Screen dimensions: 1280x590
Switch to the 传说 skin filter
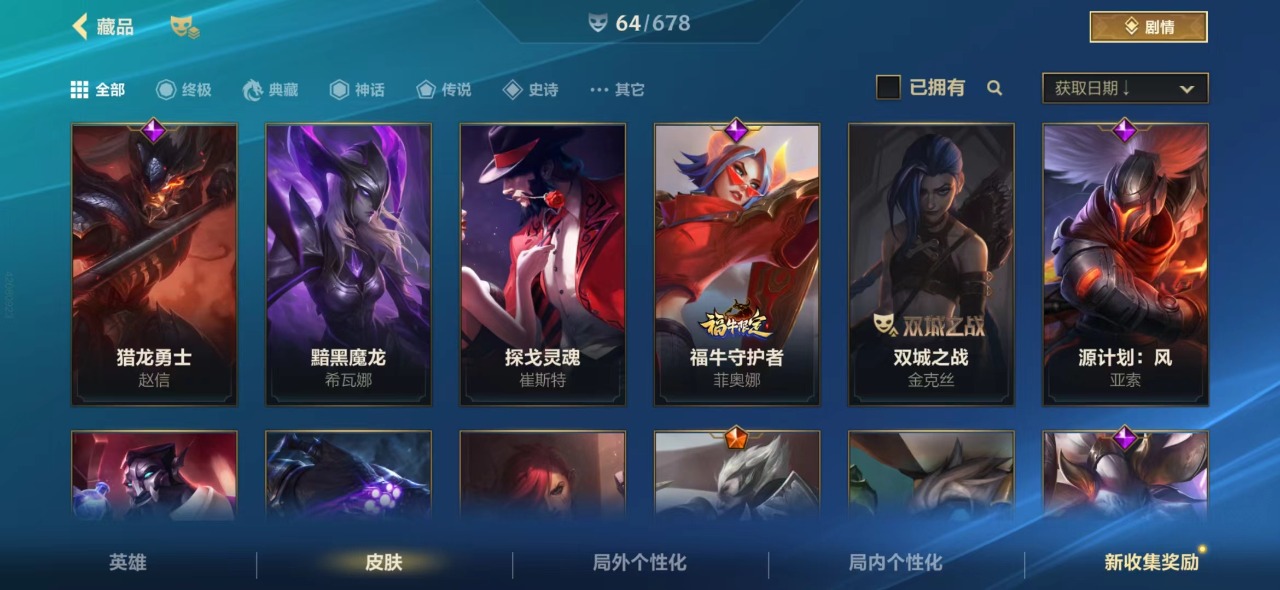coord(444,90)
